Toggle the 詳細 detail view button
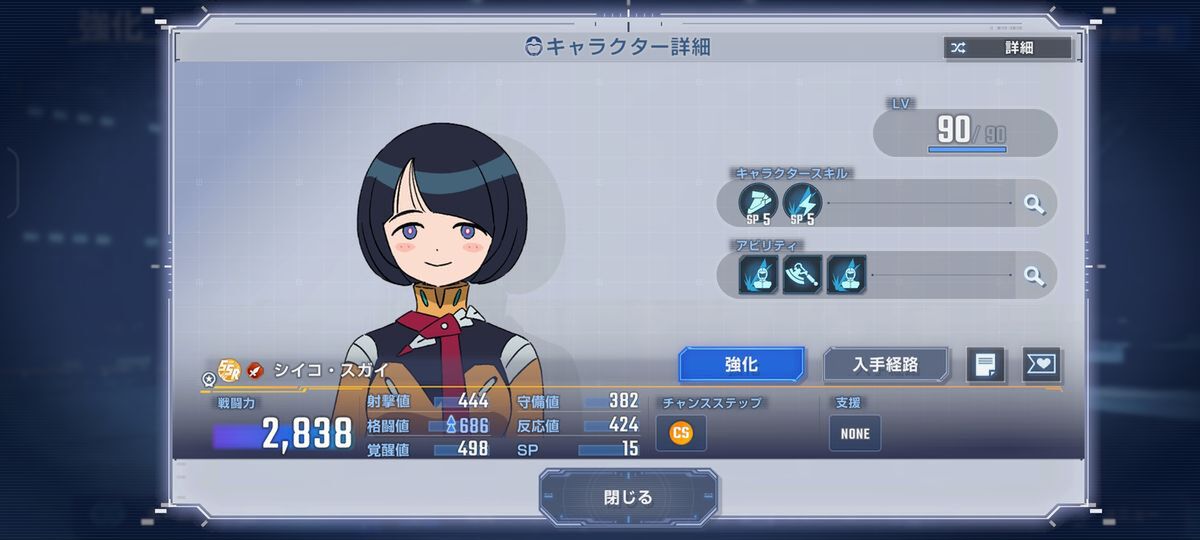 (x=1007, y=48)
